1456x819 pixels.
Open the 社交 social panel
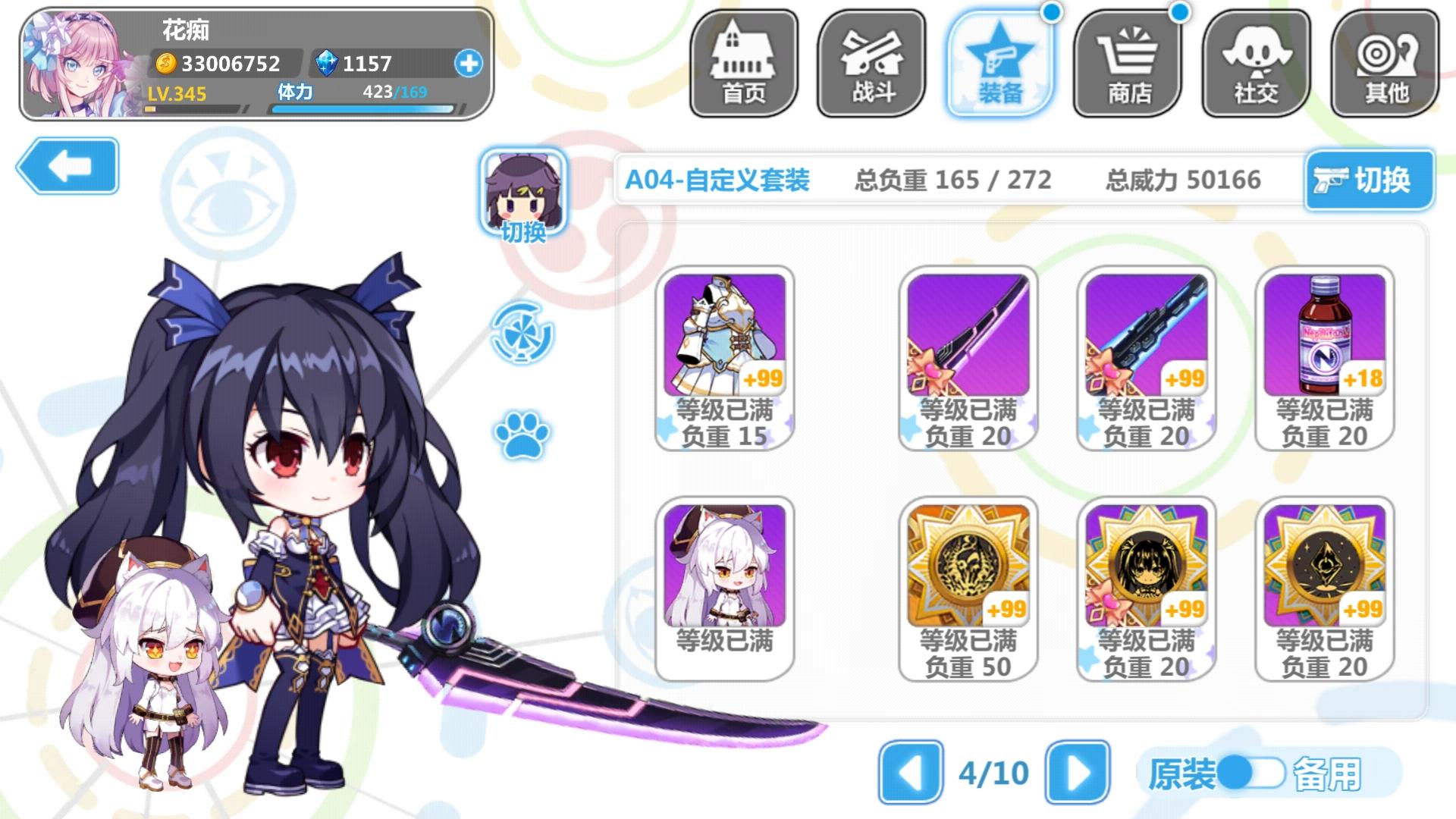pos(1255,62)
